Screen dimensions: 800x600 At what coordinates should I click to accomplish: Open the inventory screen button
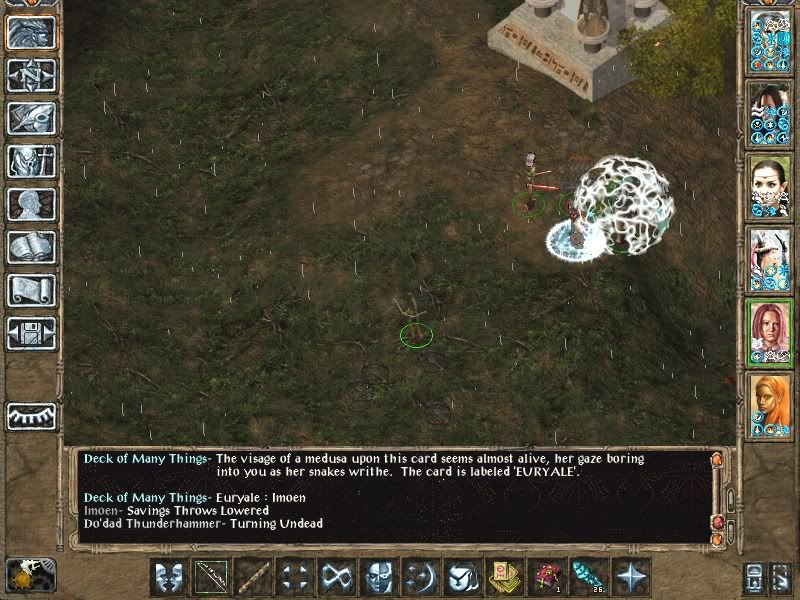[x=31, y=161]
